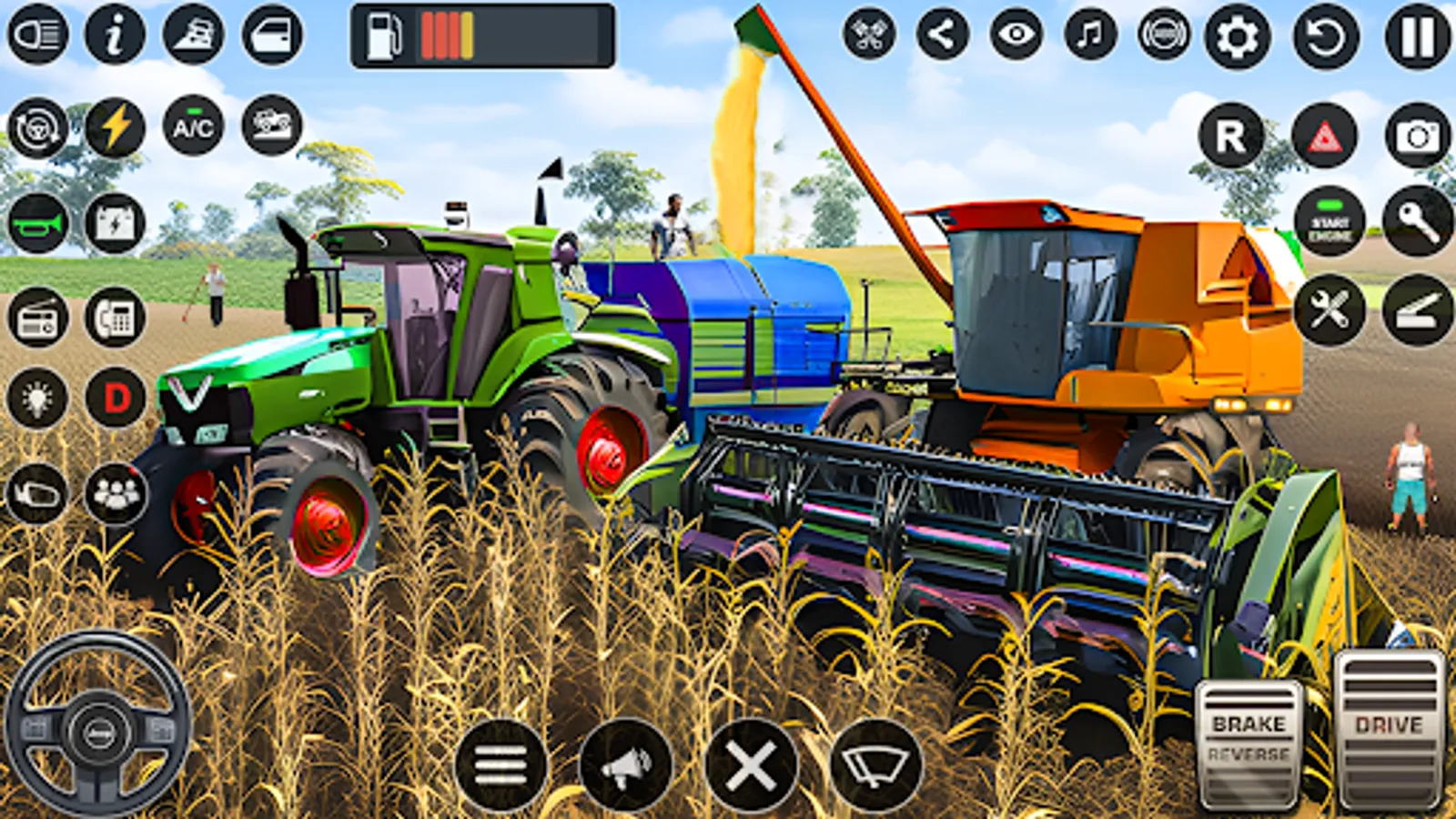
Task: Toggle the A/C on
Action: [191, 127]
